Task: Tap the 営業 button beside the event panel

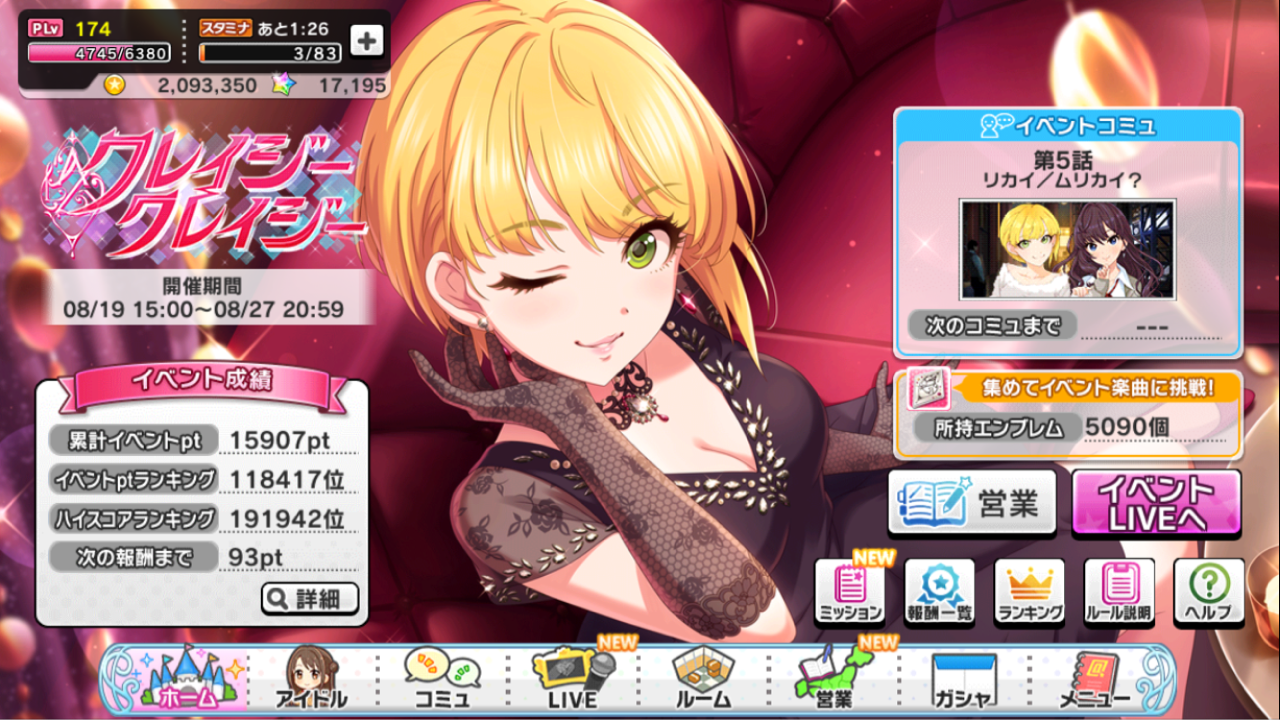Action: 971,502
